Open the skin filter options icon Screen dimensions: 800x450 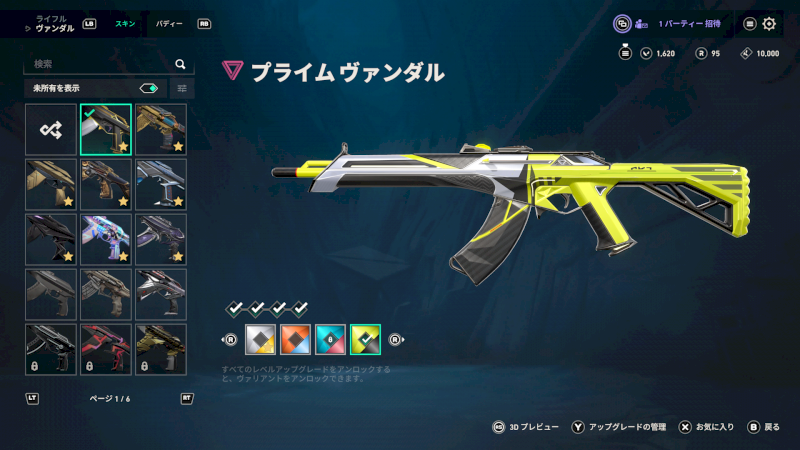[182, 88]
